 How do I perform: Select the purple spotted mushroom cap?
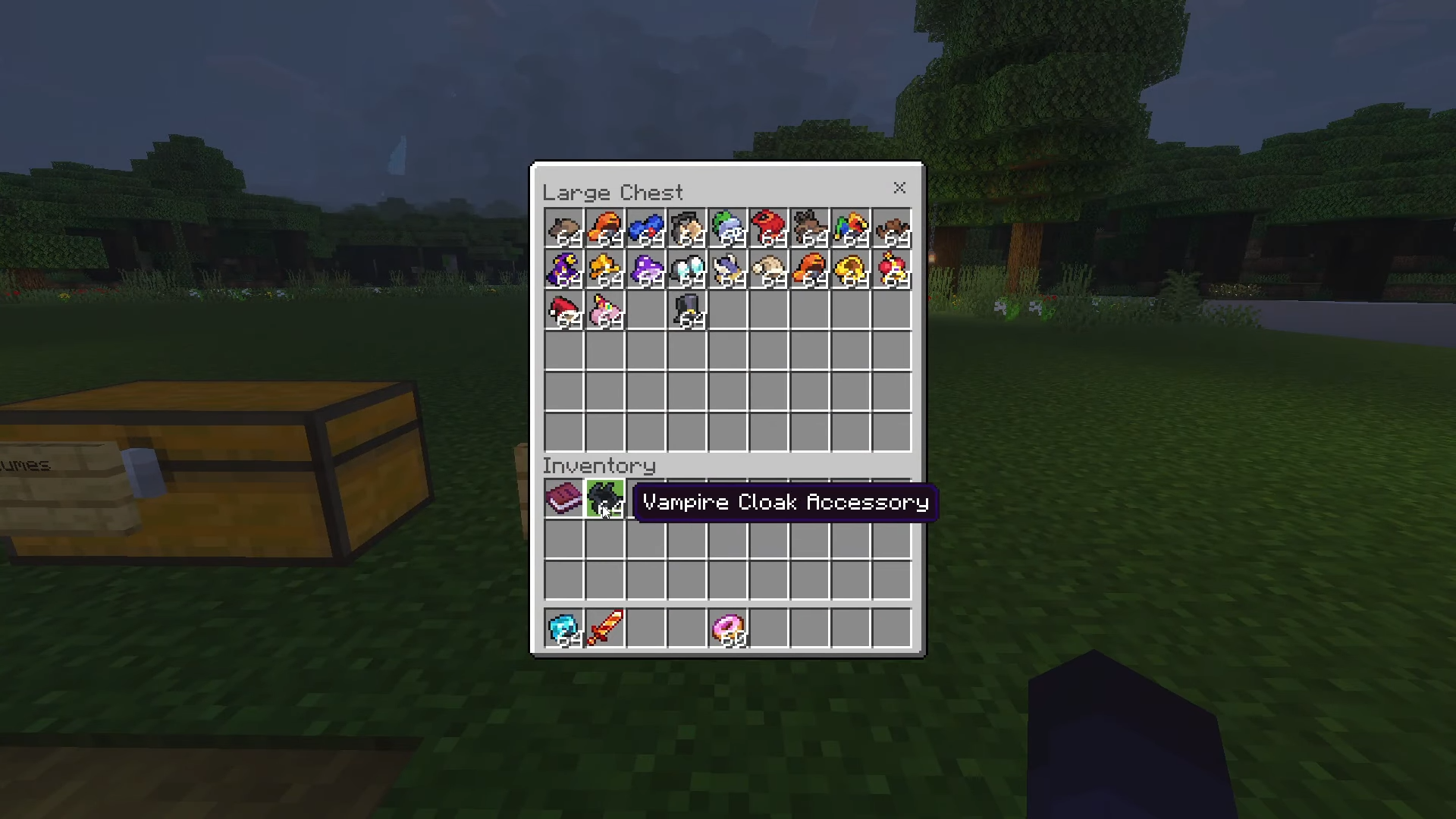point(645,269)
